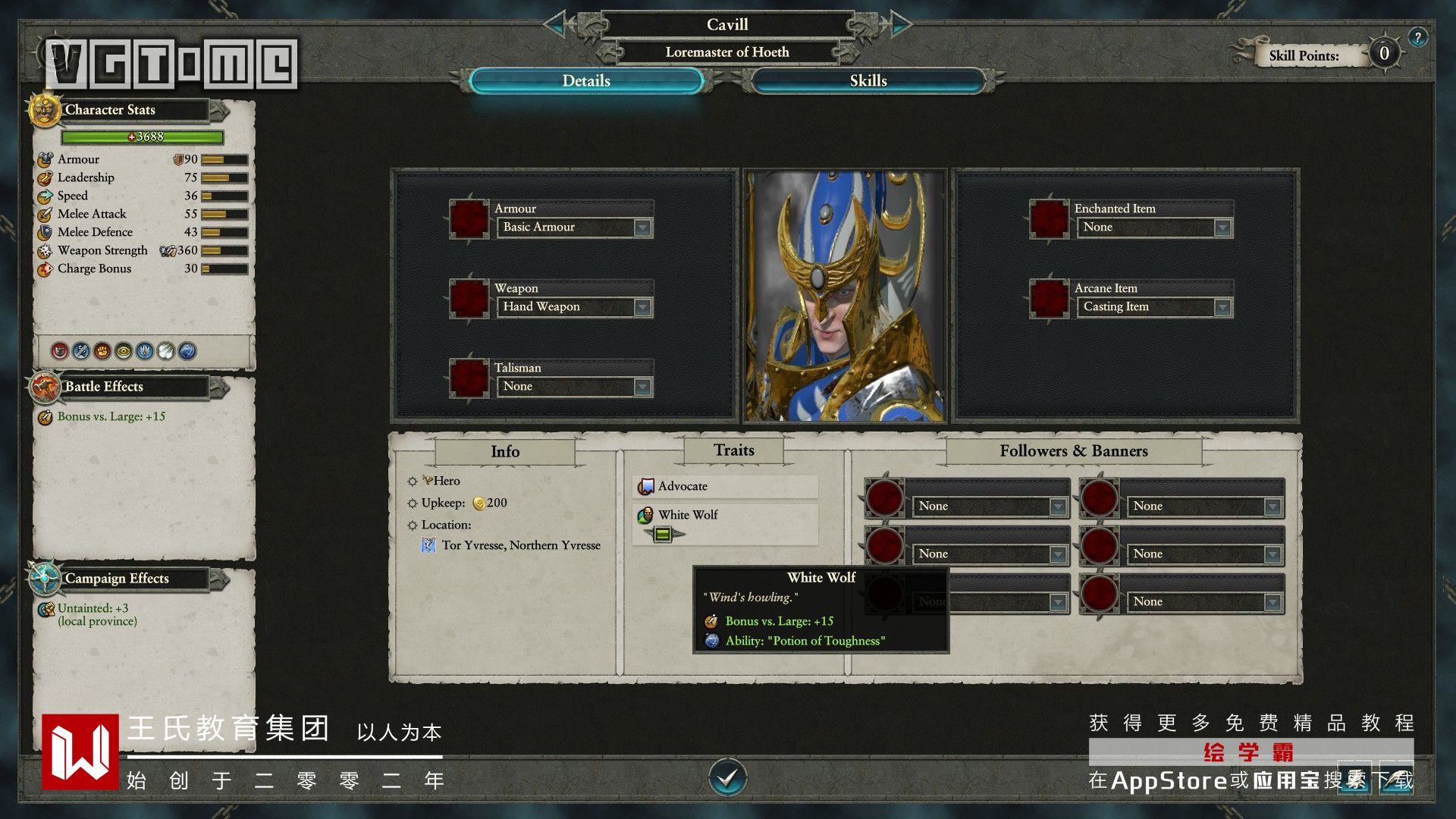The width and height of the screenshot is (1456, 819).
Task: Expand the Character Stats panel arrow
Action: pos(219,111)
